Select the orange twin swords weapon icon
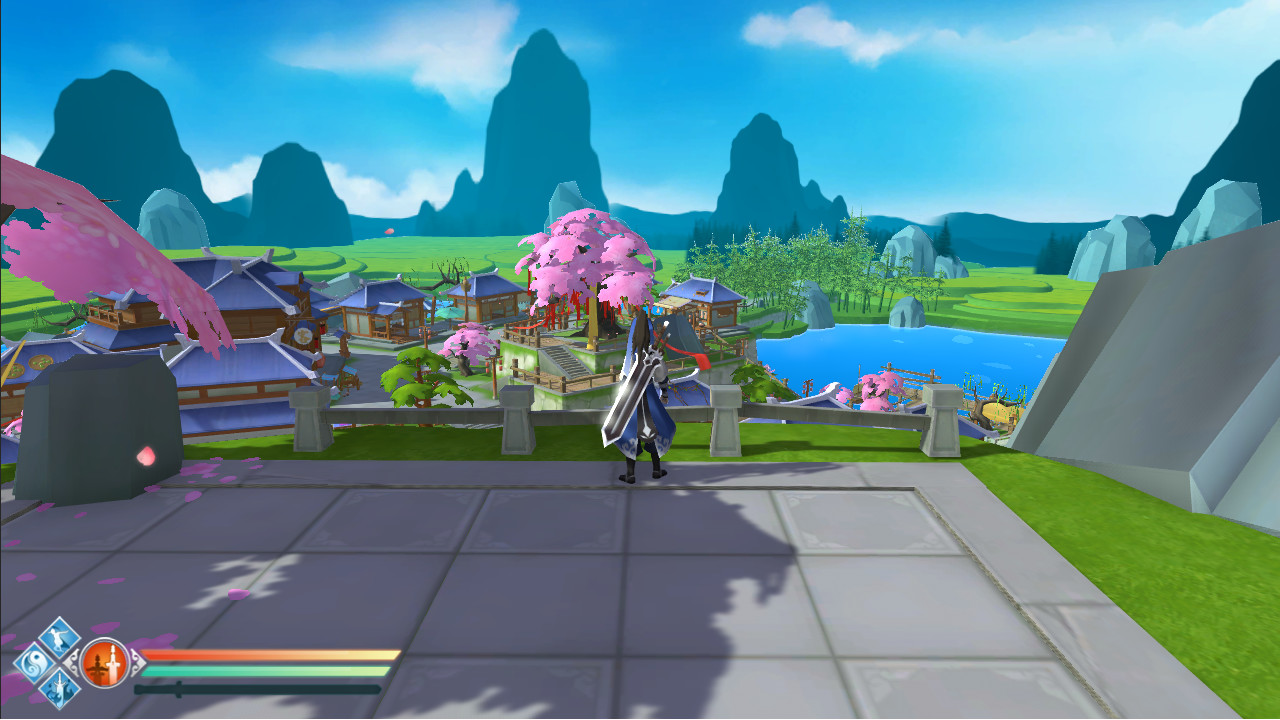Image resolution: width=1280 pixels, height=720 pixels. point(105,663)
